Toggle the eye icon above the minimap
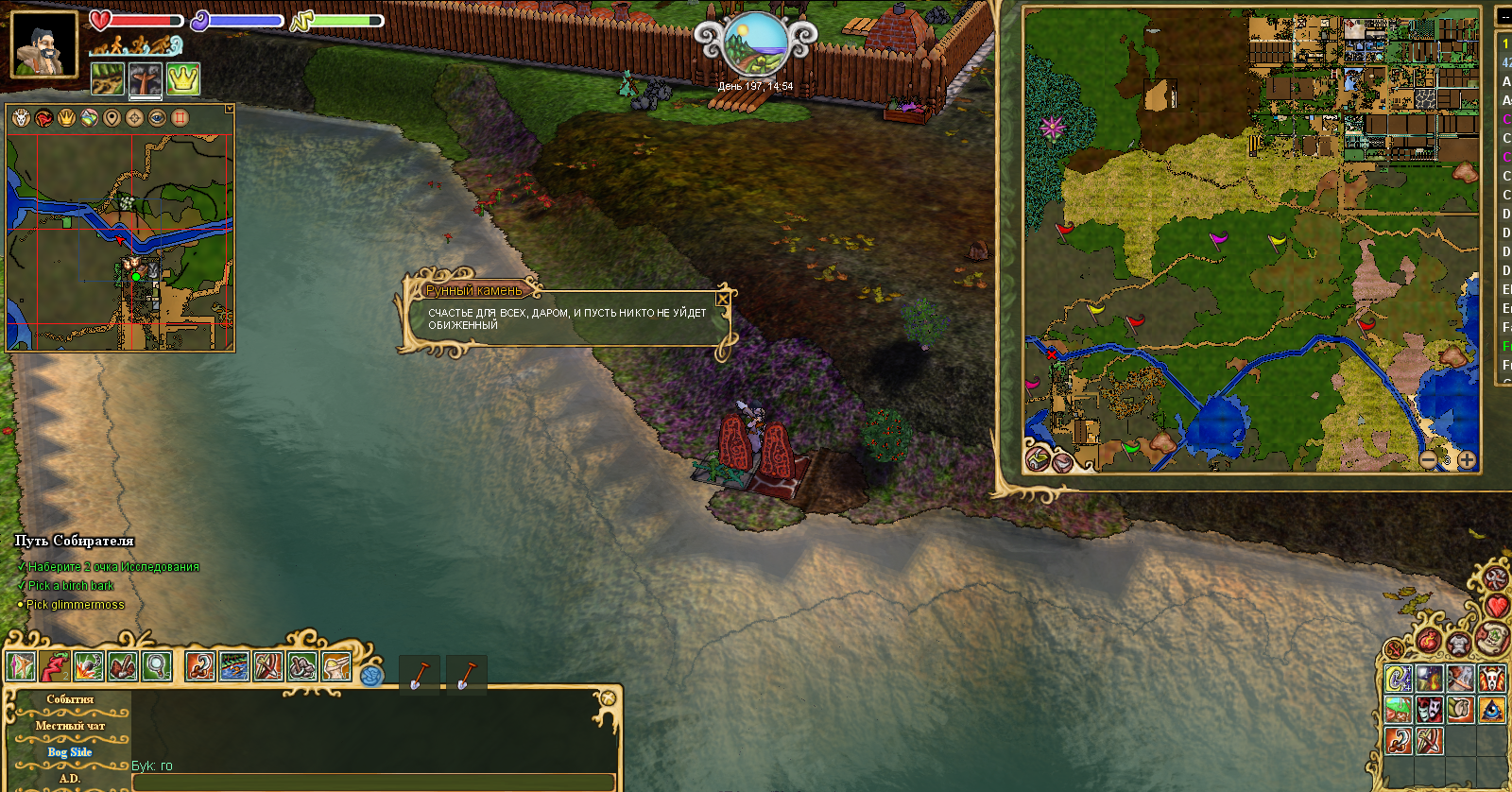The height and width of the screenshot is (792, 1512). pyautogui.click(x=157, y=118)
